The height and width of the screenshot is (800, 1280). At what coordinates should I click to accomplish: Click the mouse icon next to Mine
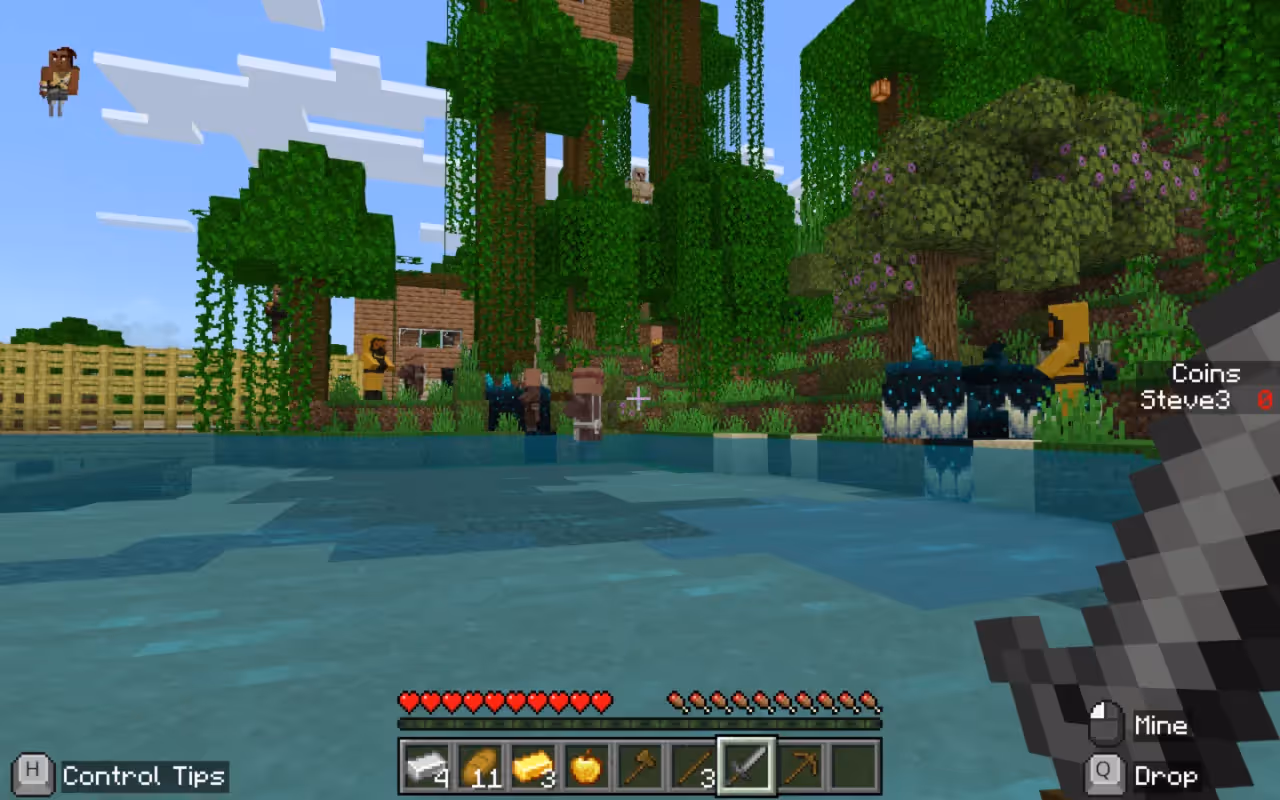point(1106,722)
